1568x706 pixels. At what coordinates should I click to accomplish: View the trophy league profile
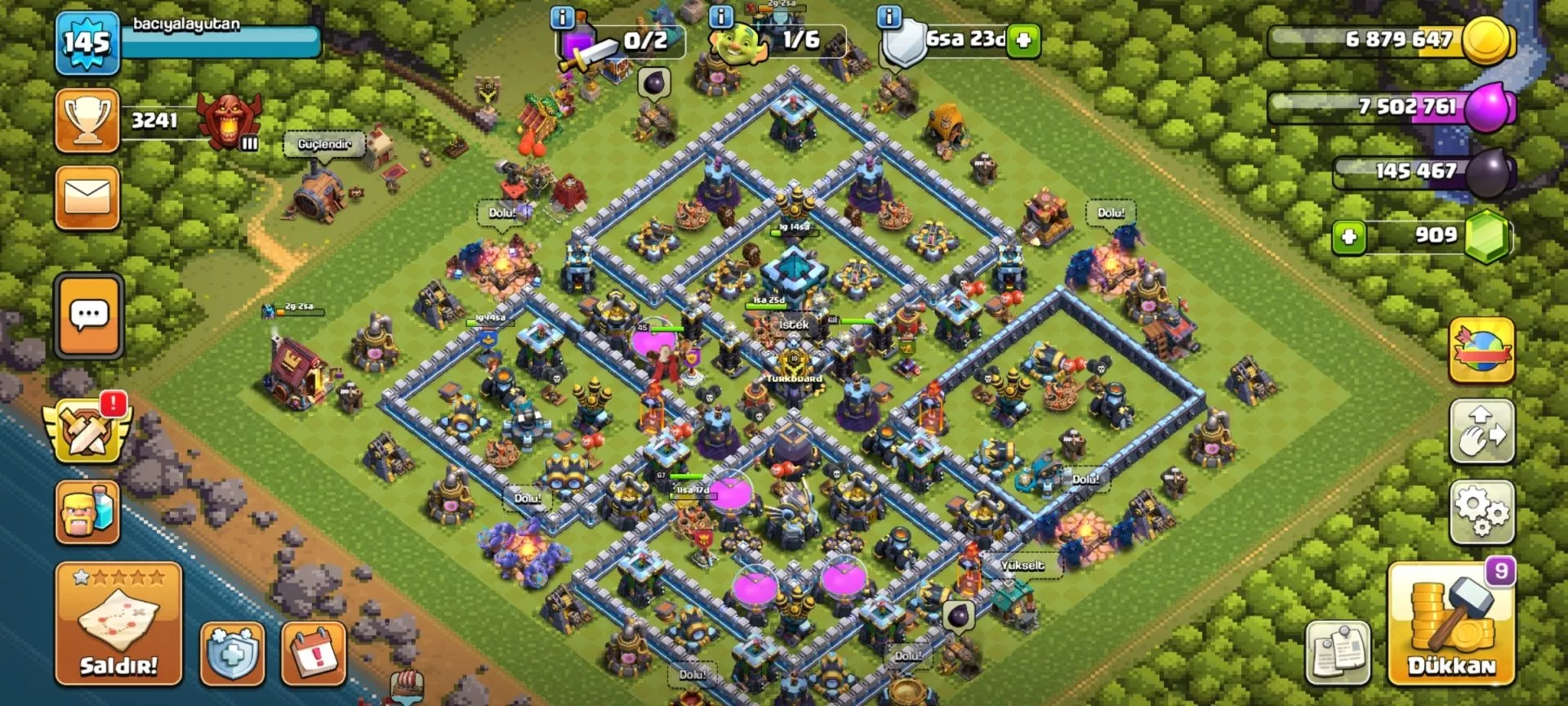point(87,121)
